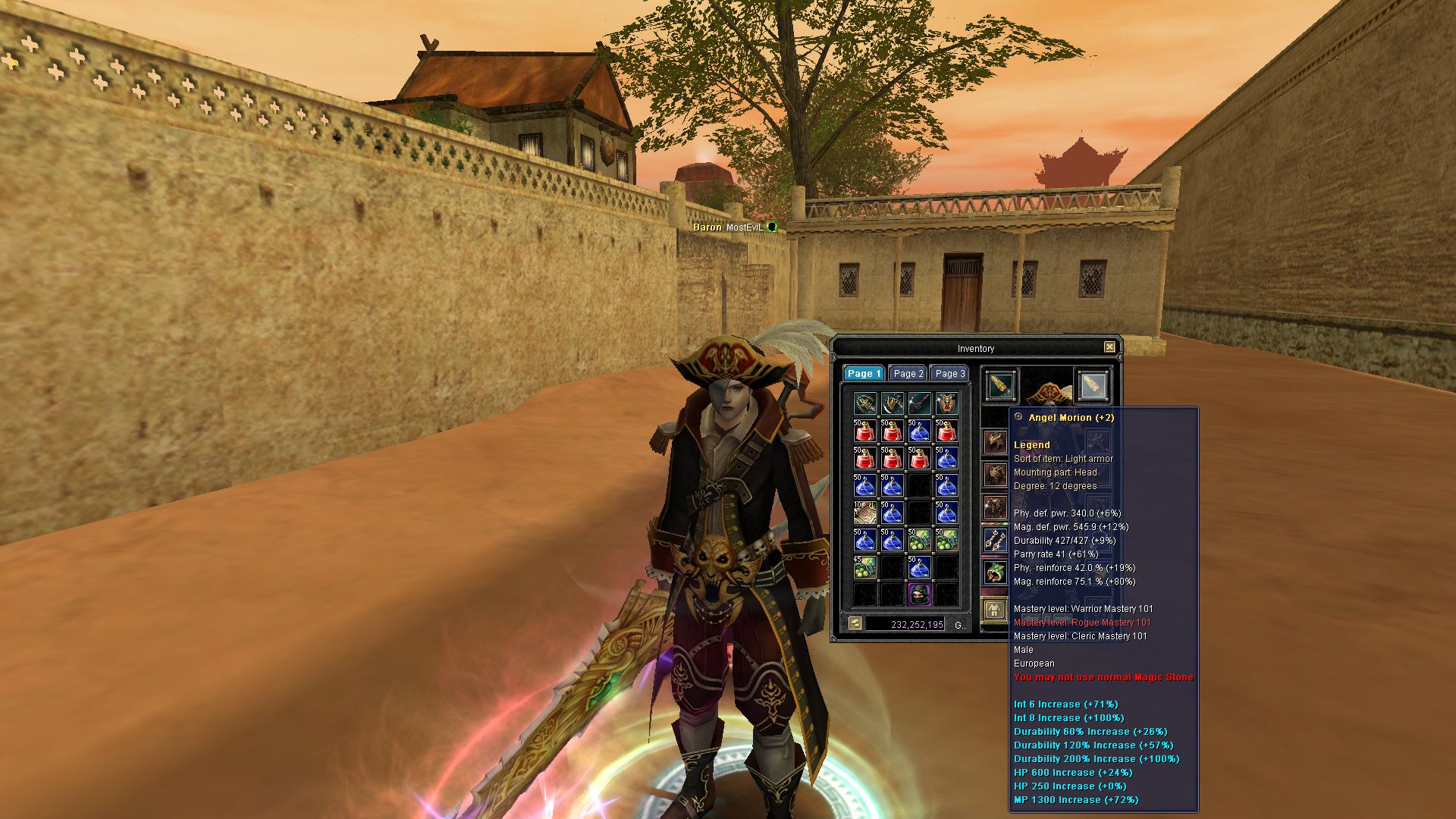
Task: Select the equipped leg armor slot
Action: 995,507
